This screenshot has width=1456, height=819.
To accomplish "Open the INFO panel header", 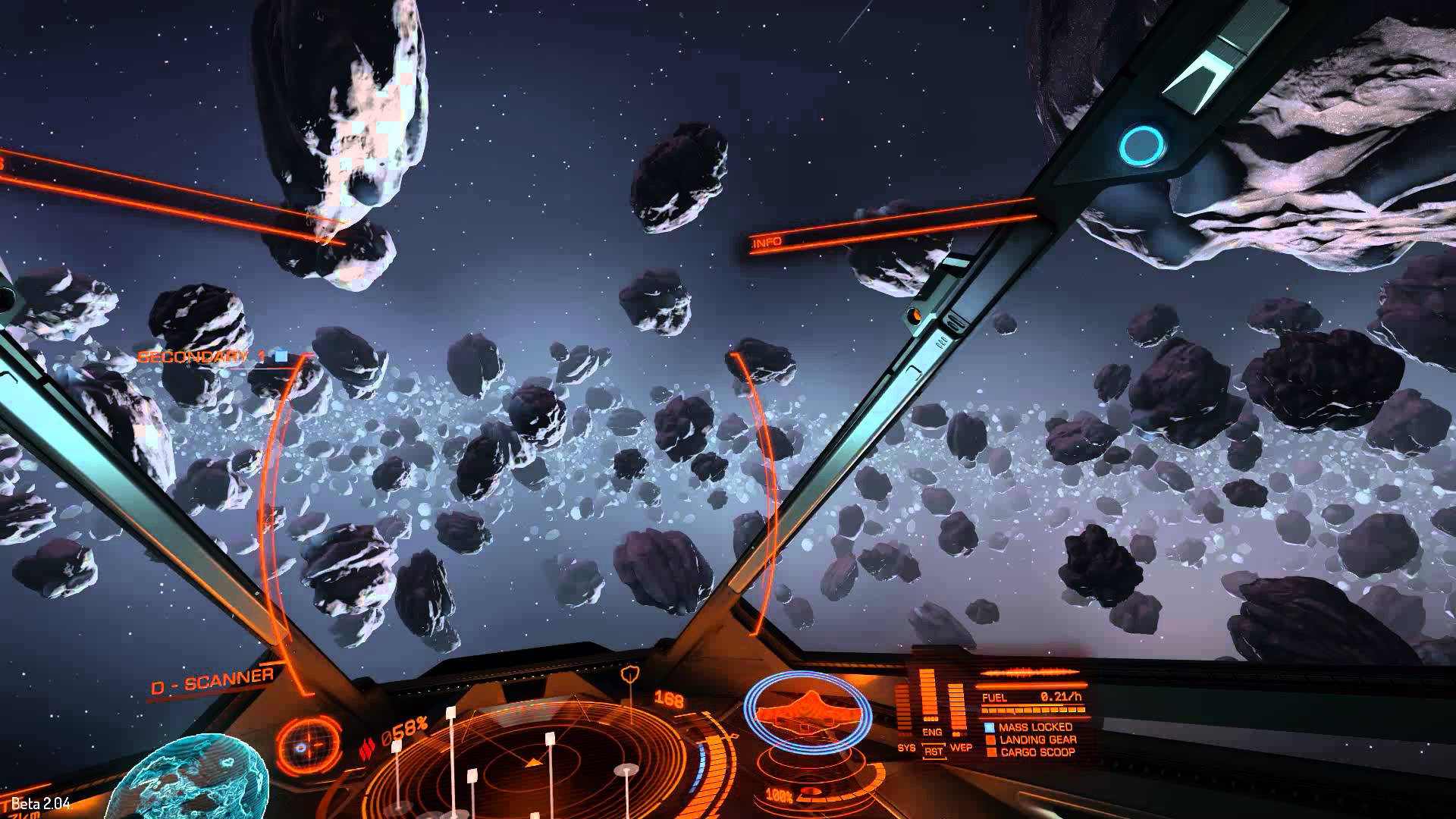I will 767,243.
